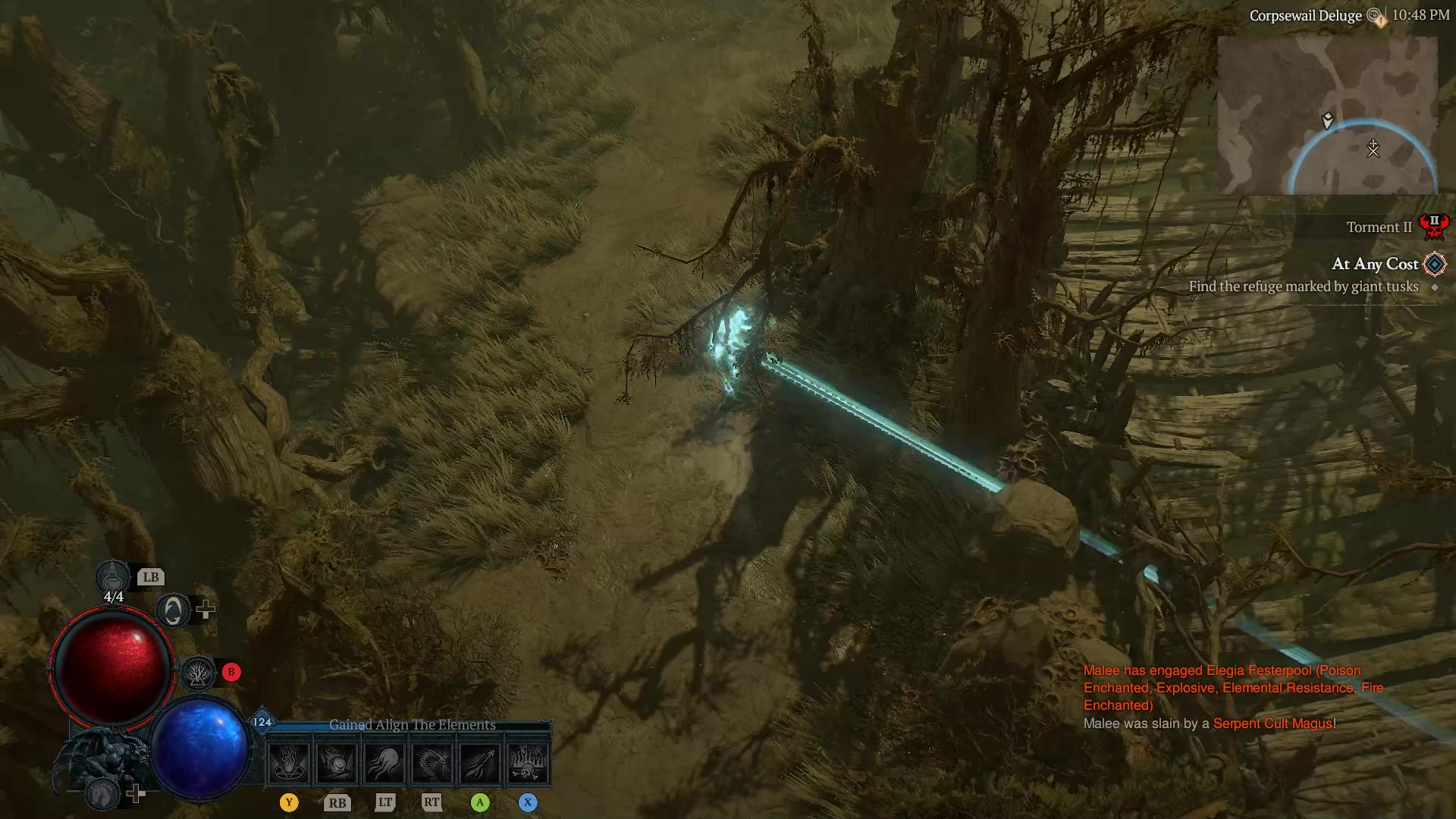1456x819 pixels.
Task: Cast the Incinerate skill bound to LT
Action: [385, 762]
